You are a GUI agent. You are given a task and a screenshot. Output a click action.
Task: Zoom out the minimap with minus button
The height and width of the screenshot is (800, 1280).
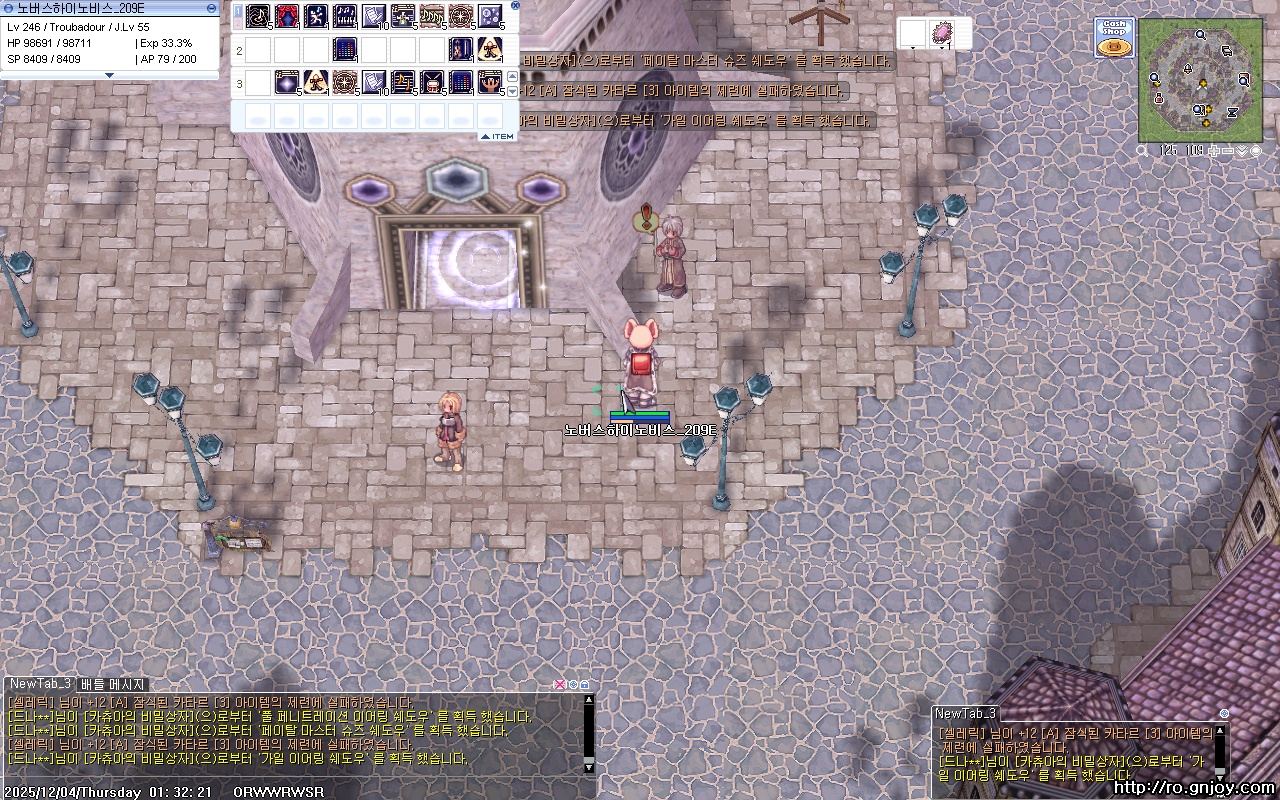1227,151
